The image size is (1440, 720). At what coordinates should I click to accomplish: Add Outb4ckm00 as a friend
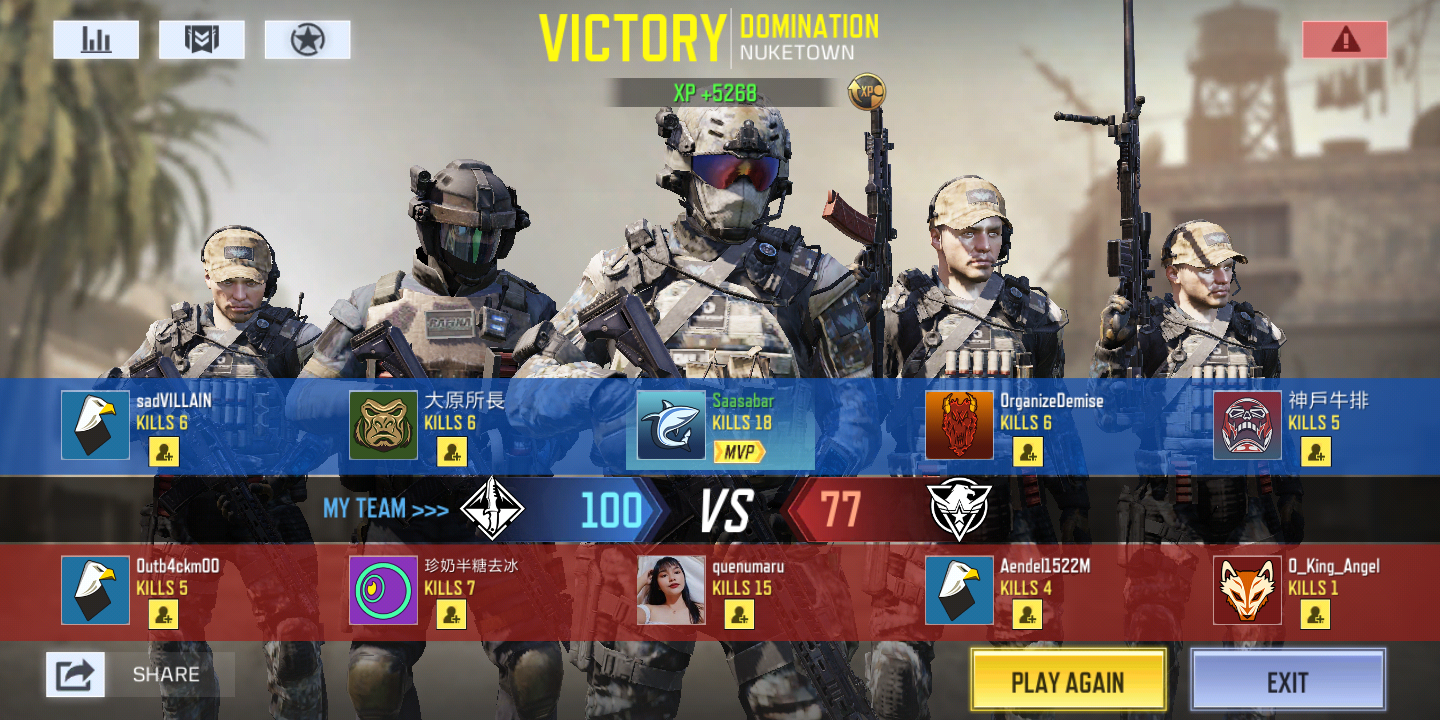(x=164, y=614)
